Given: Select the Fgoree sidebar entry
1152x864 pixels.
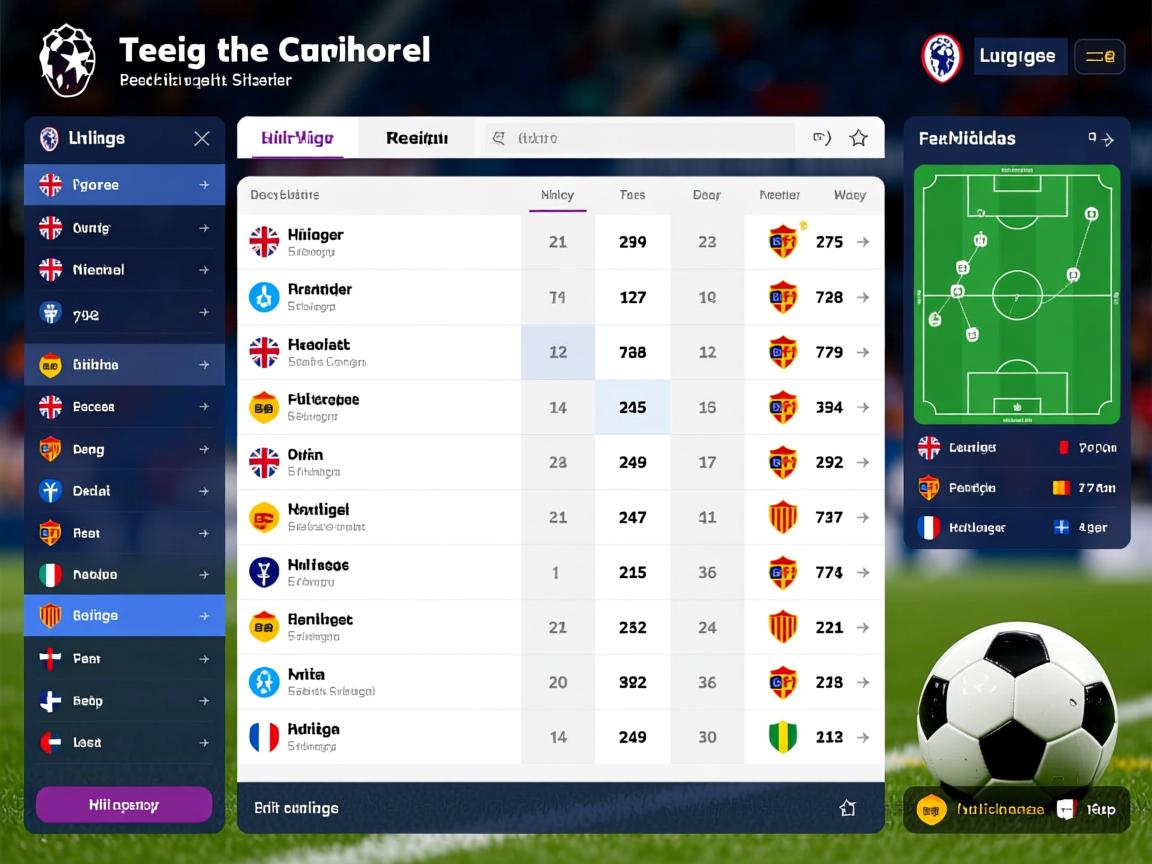Looking at the screenshot, I should click(x=124, y=185).
